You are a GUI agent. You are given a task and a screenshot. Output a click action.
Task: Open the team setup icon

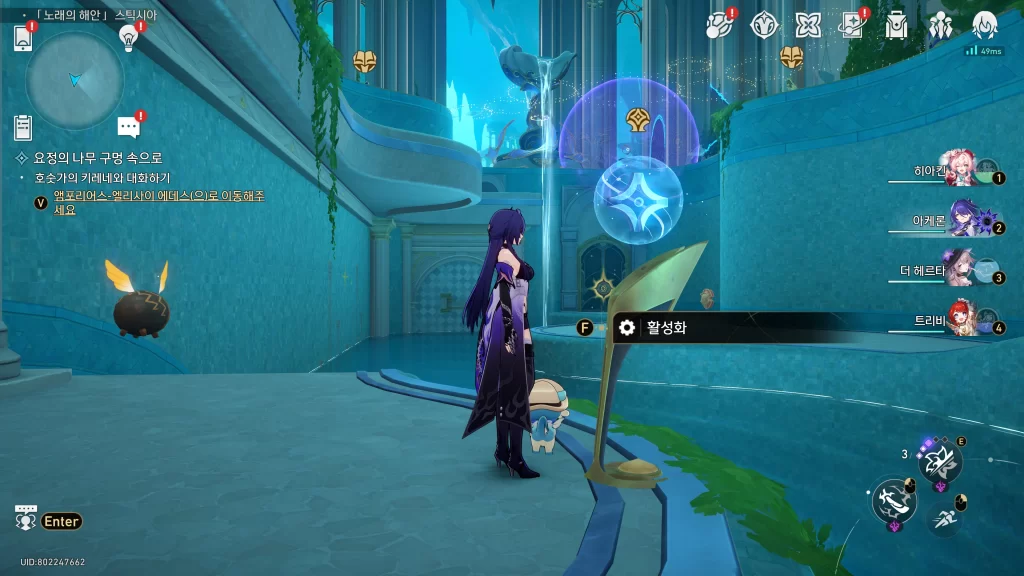(940, 25)
